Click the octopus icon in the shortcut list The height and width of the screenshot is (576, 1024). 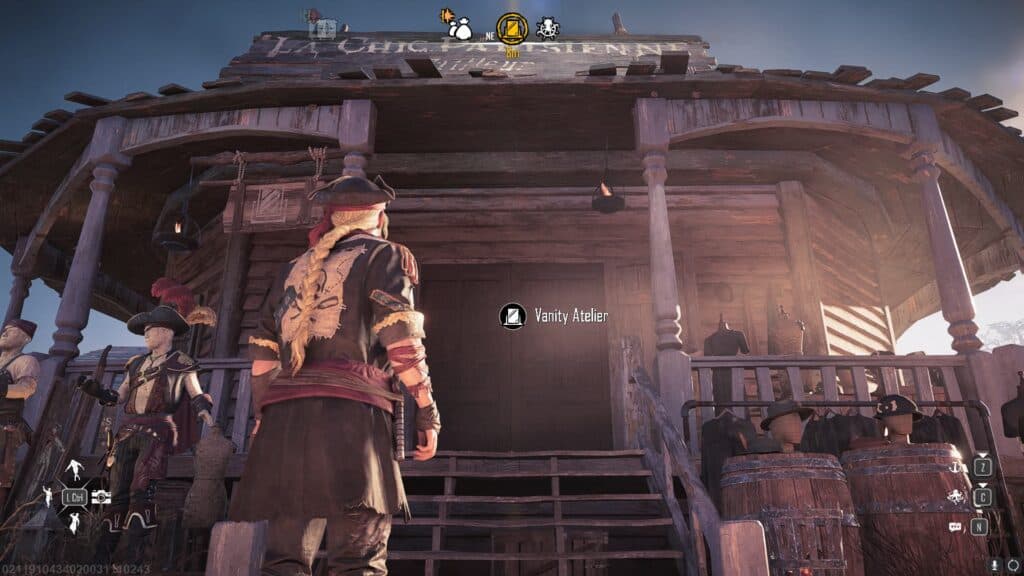[955, 497]
